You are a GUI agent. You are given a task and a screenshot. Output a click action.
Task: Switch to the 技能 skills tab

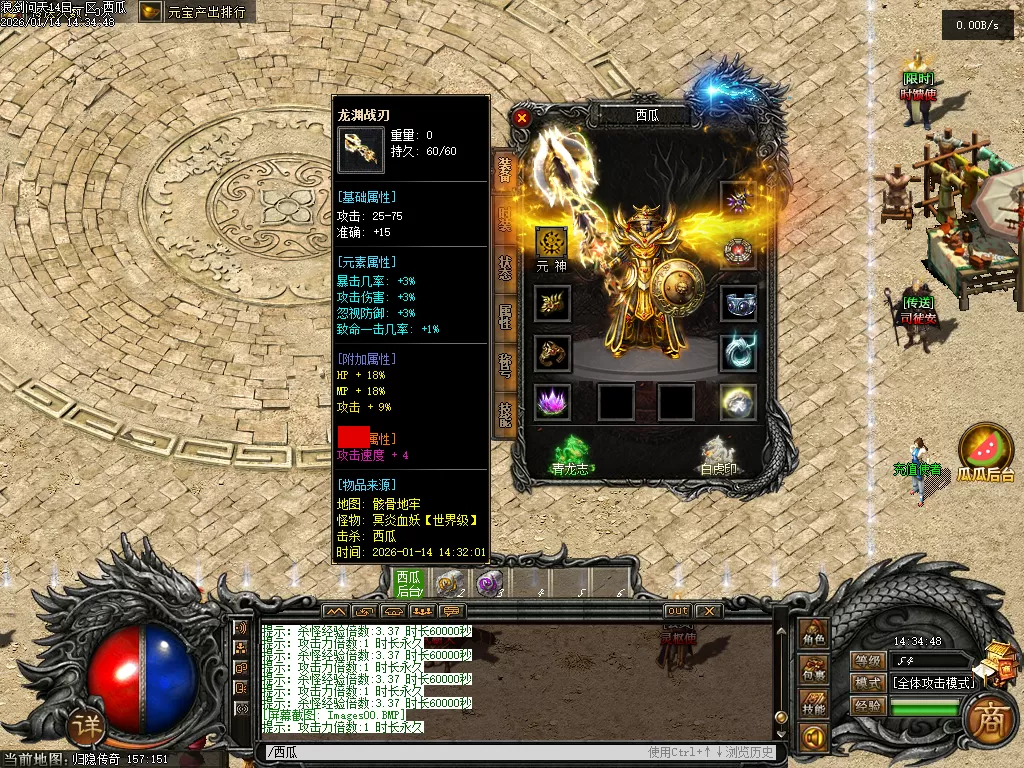tap(505, 412)
